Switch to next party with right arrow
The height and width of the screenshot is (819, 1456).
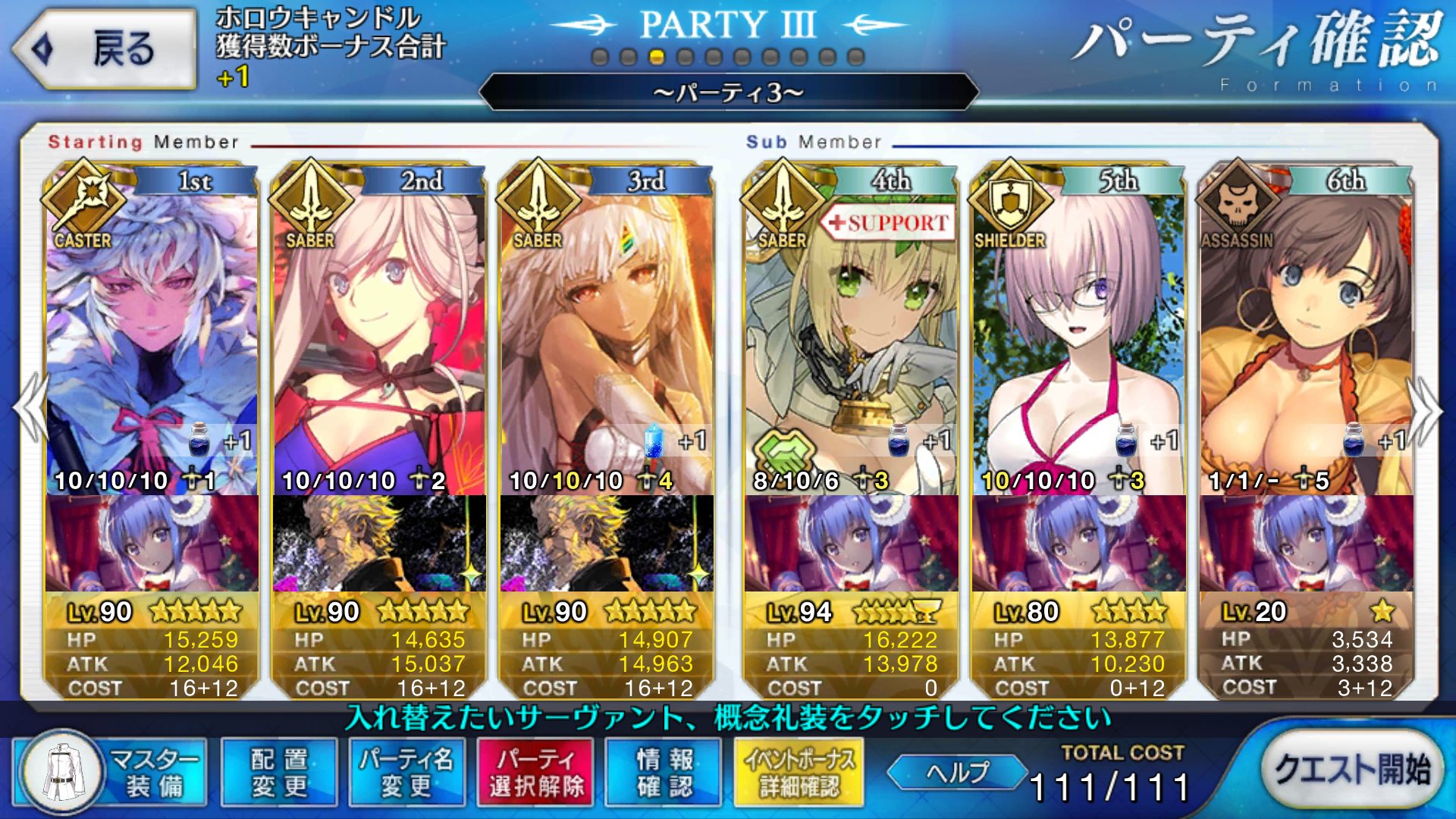(x=1426, y=409)
